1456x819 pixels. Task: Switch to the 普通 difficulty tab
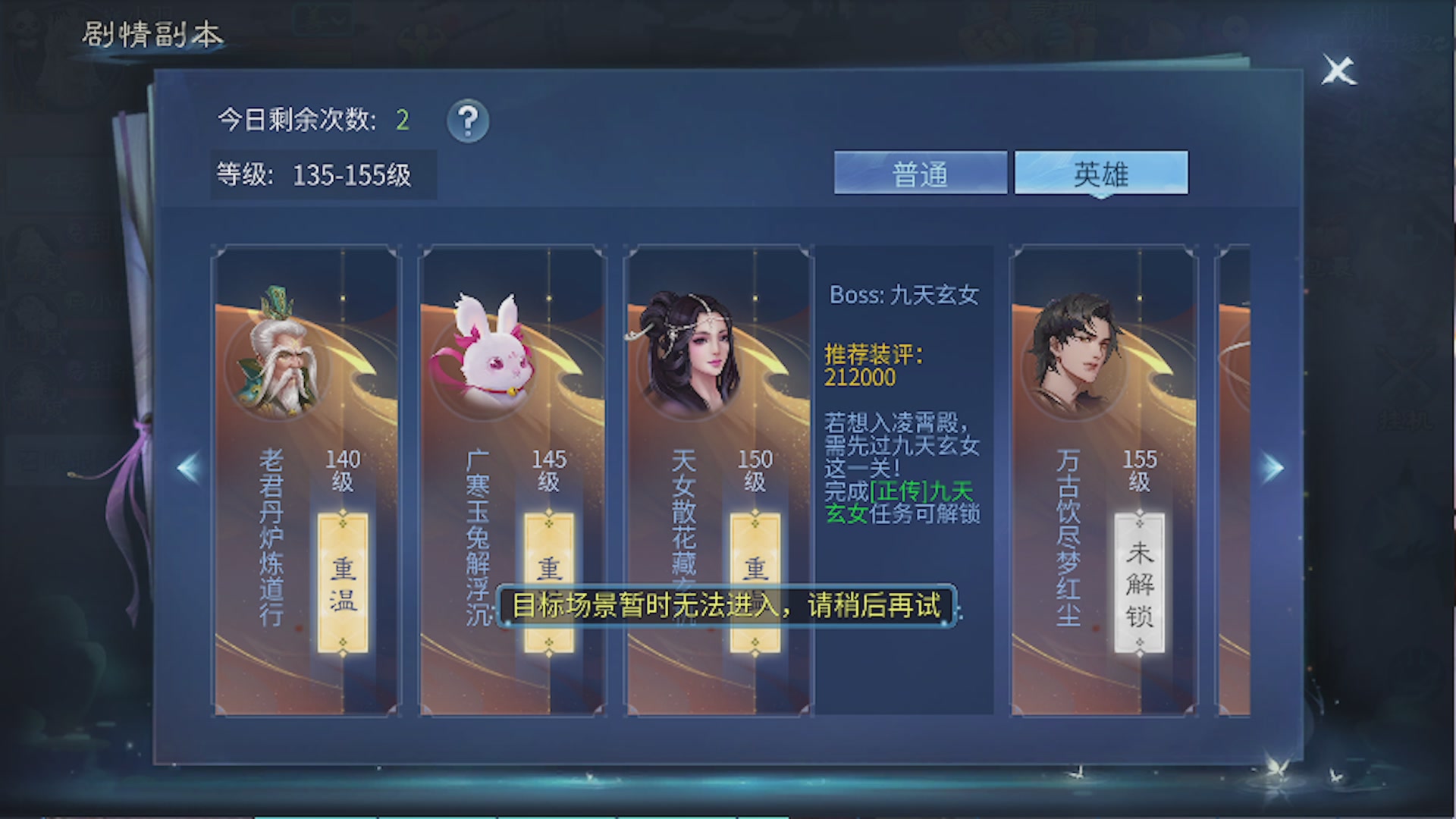click(920, 173)
